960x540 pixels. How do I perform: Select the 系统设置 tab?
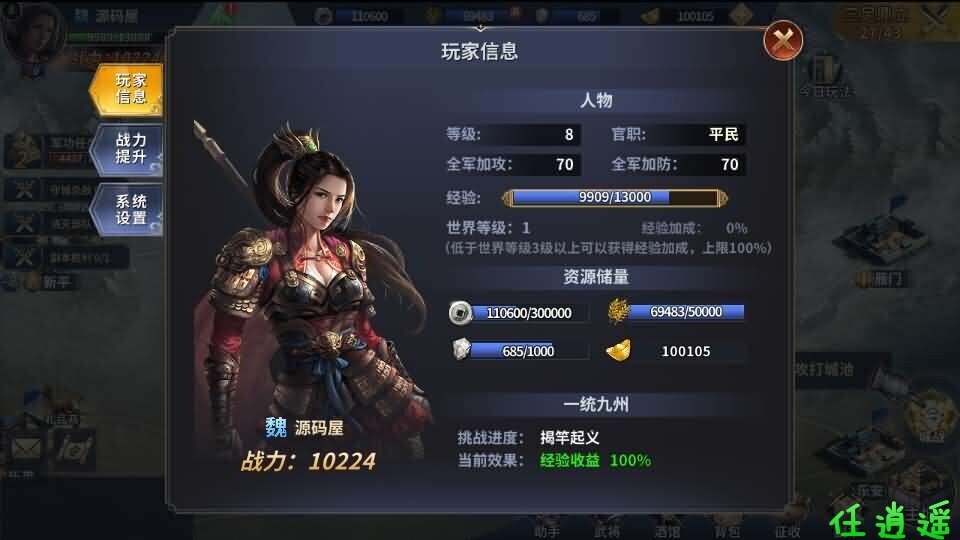[128, 209]
